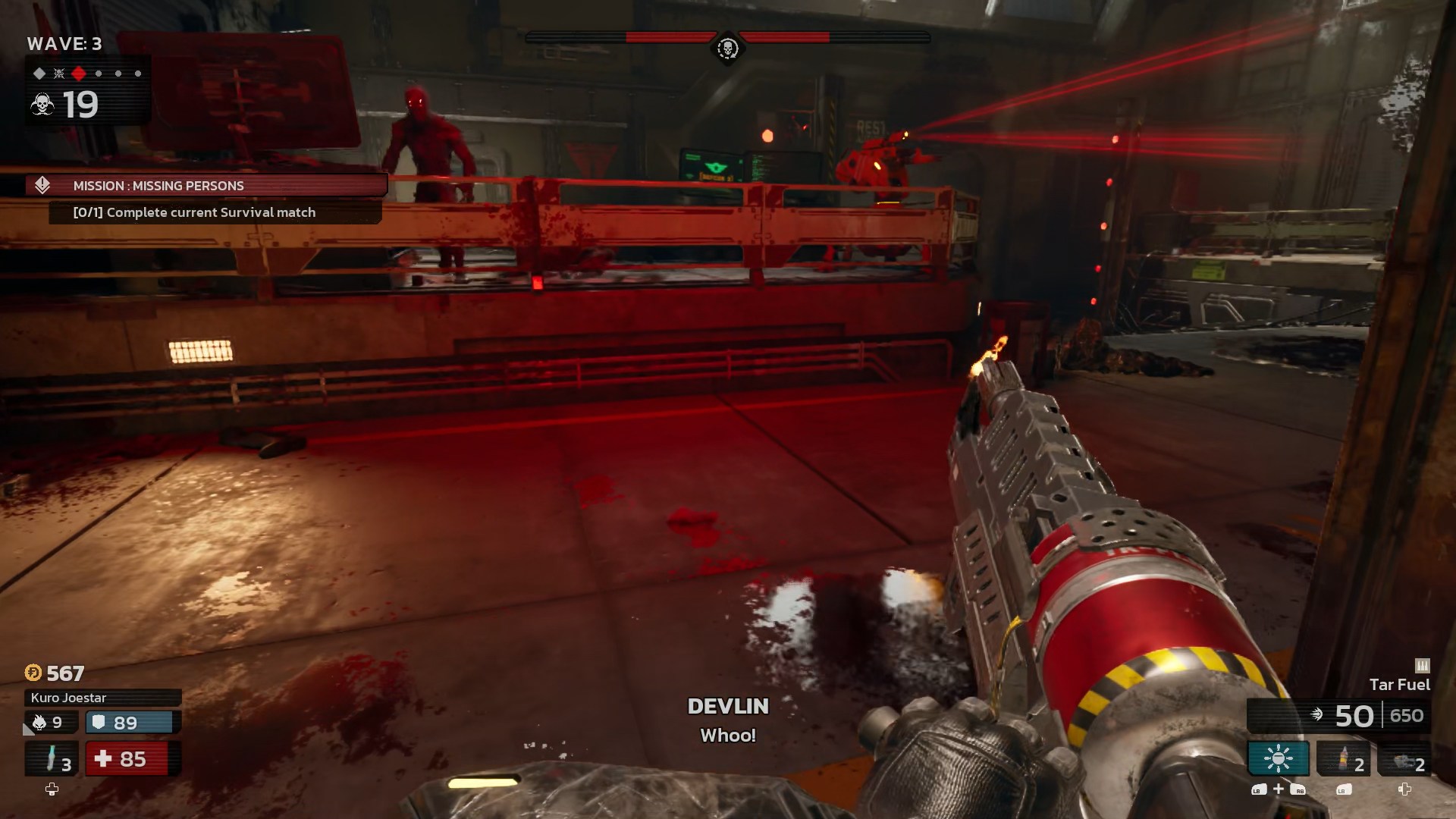
Task: Click the flaming skull counter icon
Action: click(39, 723)
